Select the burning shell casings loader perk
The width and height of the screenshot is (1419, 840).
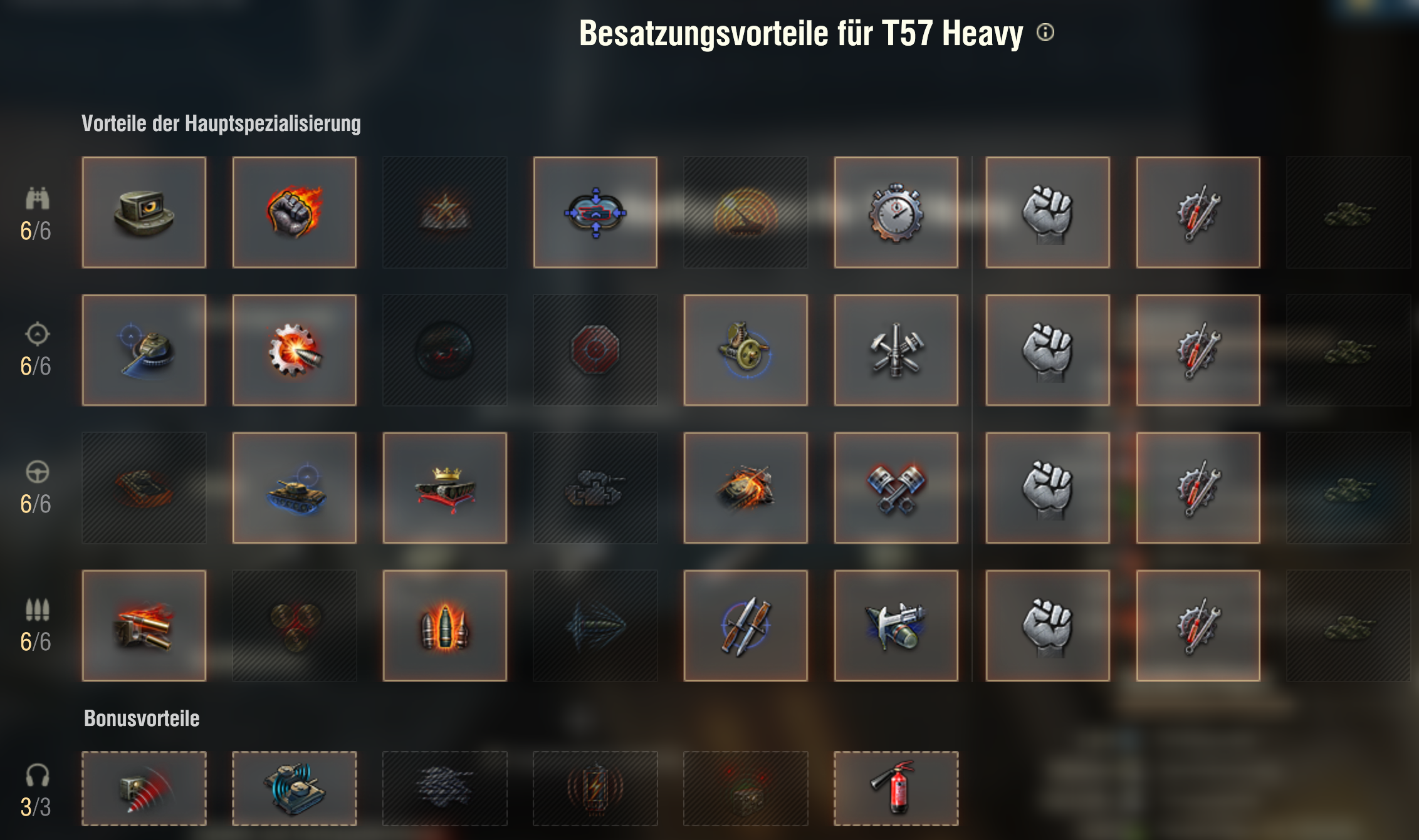144,626
